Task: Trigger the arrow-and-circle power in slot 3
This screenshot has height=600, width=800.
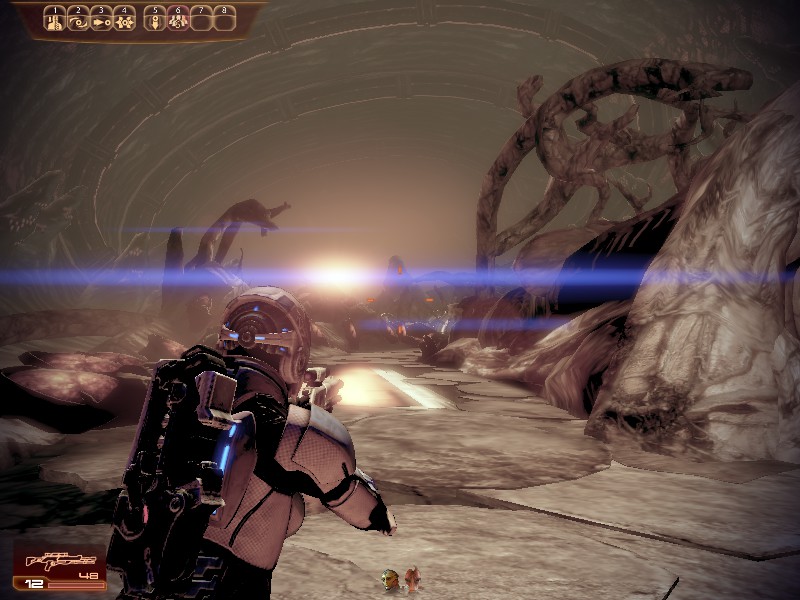Action: click(x=100, y=19)
